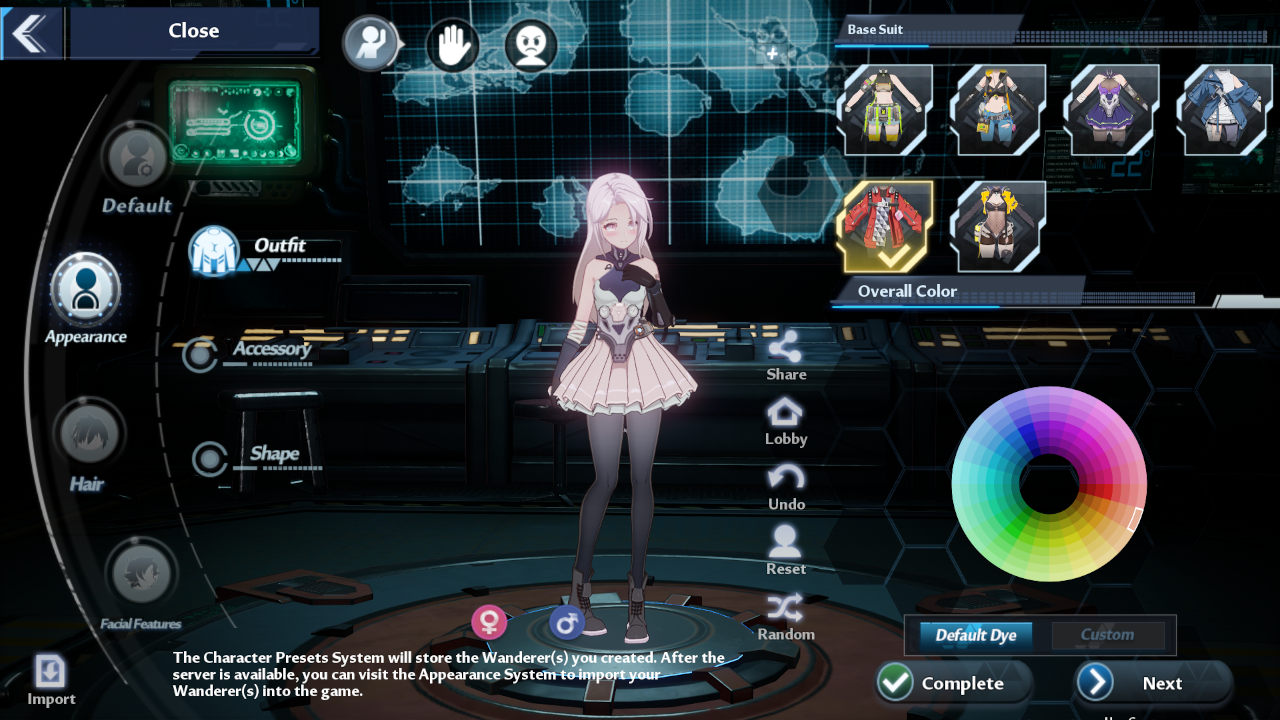
Task: Undo the last change
Action: [x=786, y=486]
